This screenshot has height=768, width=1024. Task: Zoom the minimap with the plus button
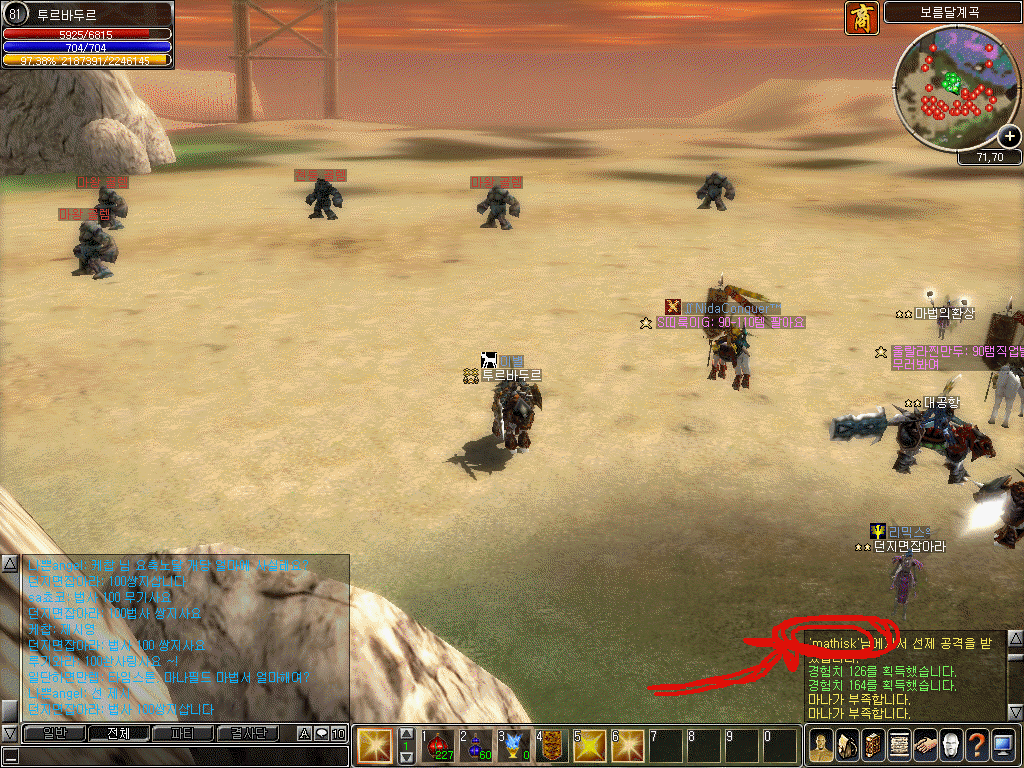(x=1010, y=137)
